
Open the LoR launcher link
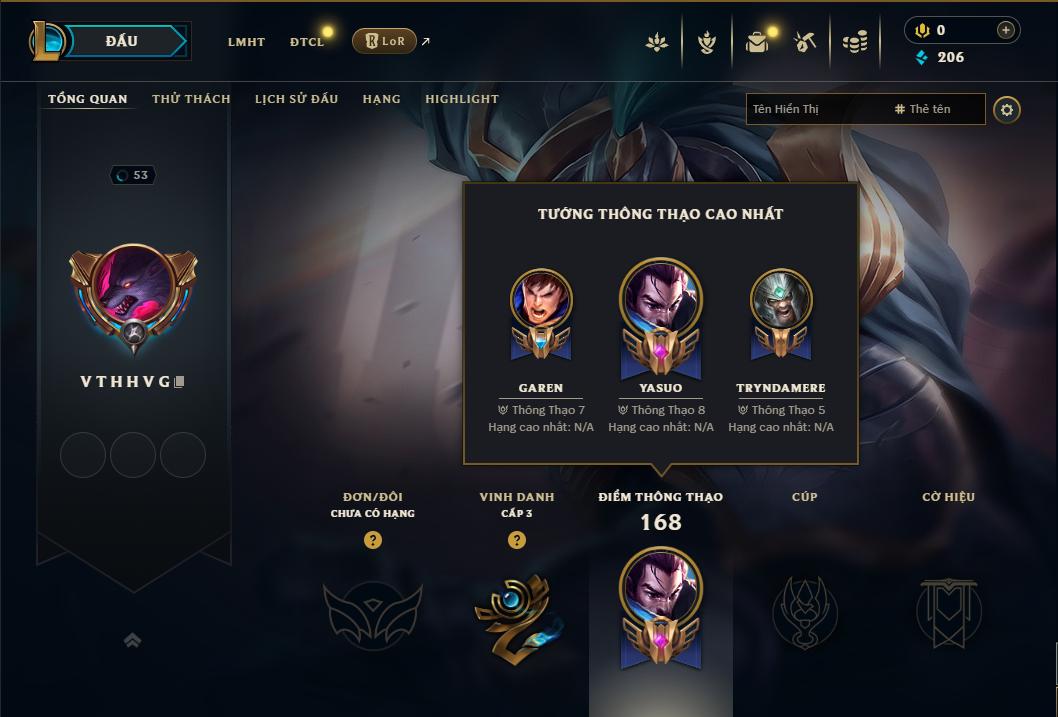pyautogui.click(x=385, y=41)
